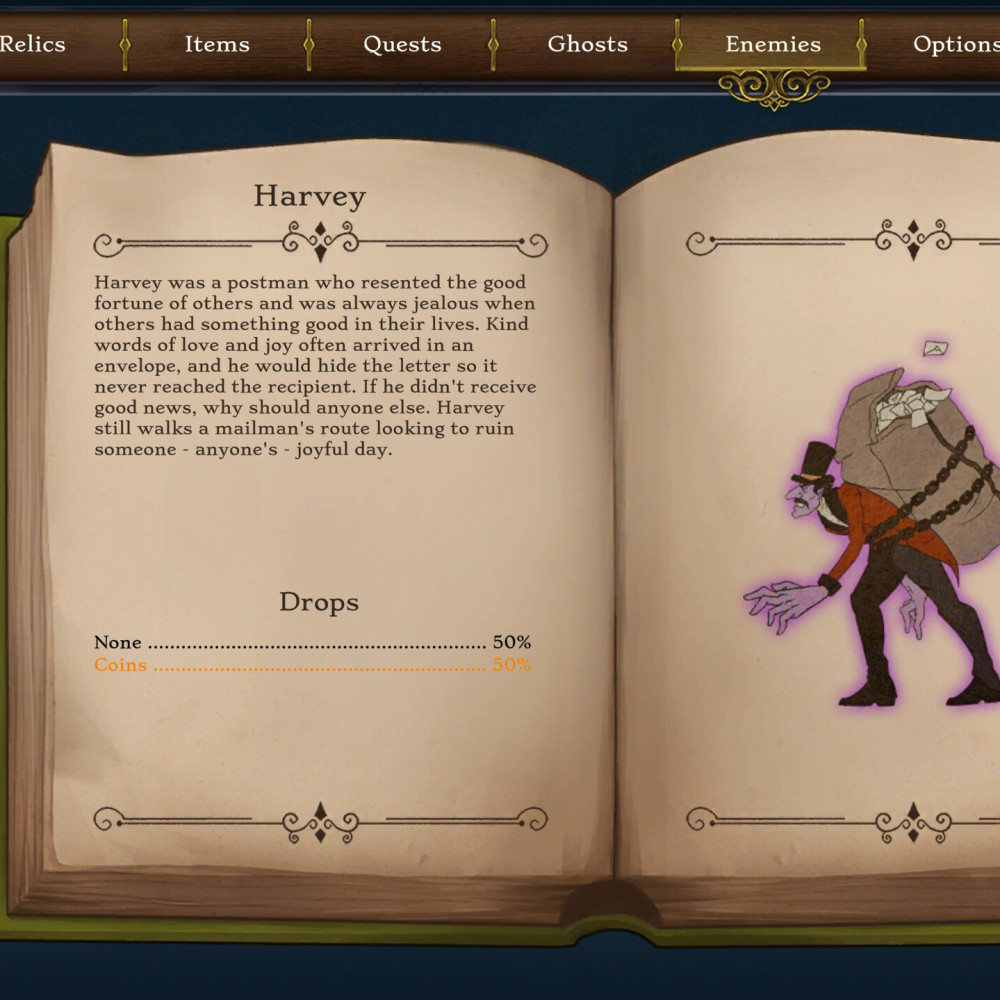
Task: Click the Enemies tab
Action: (x=772, y=44)
